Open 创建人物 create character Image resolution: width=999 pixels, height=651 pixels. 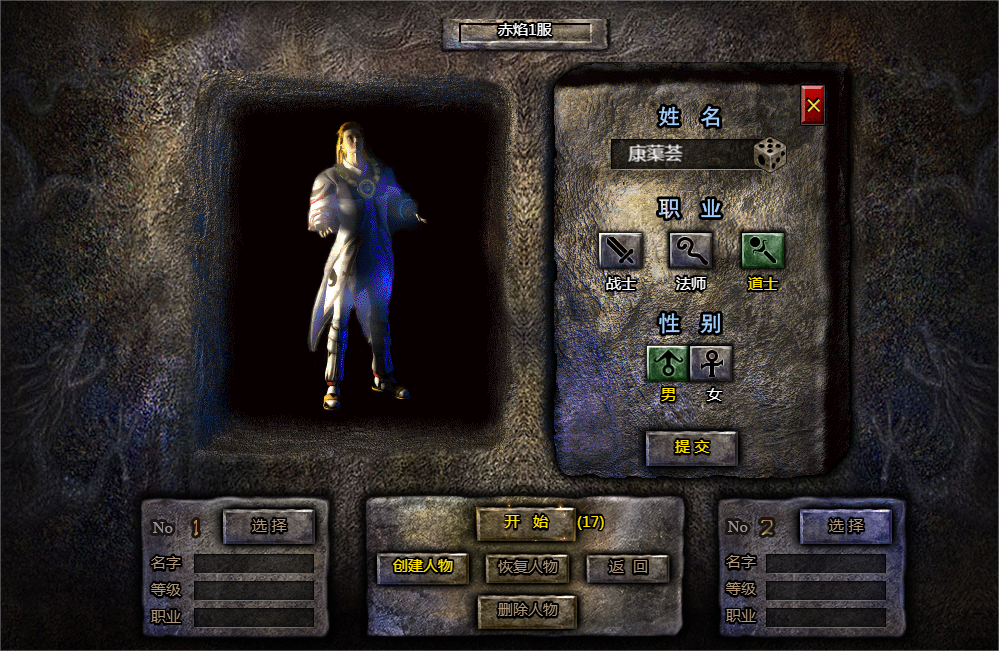[x=423, y=567]
